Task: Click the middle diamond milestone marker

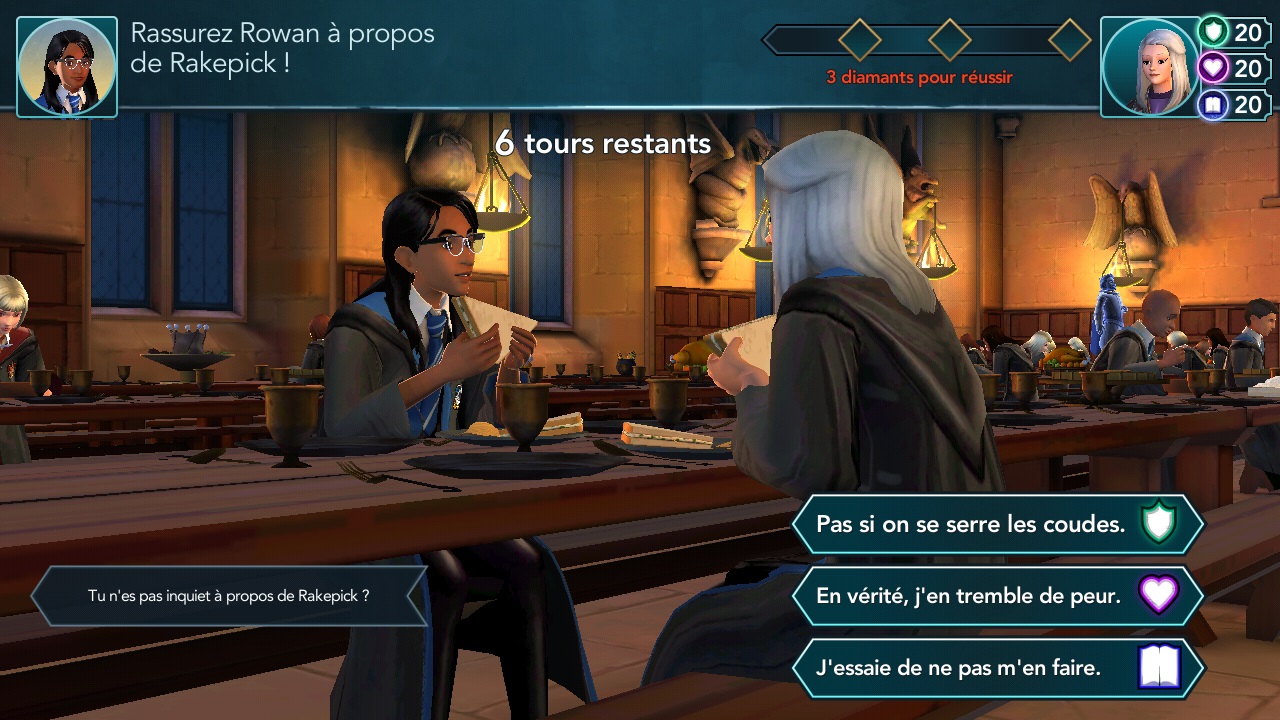Action: [948, 41]
